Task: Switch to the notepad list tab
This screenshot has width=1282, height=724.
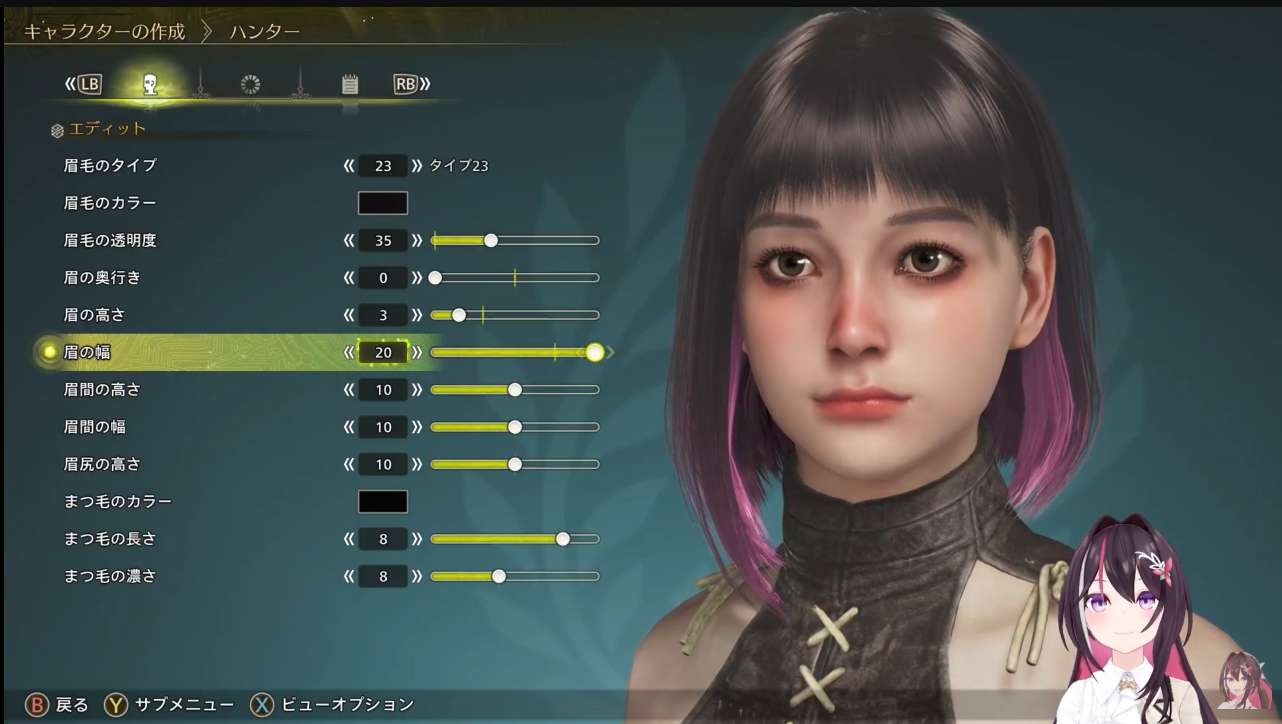Action: tap(349, 85)
